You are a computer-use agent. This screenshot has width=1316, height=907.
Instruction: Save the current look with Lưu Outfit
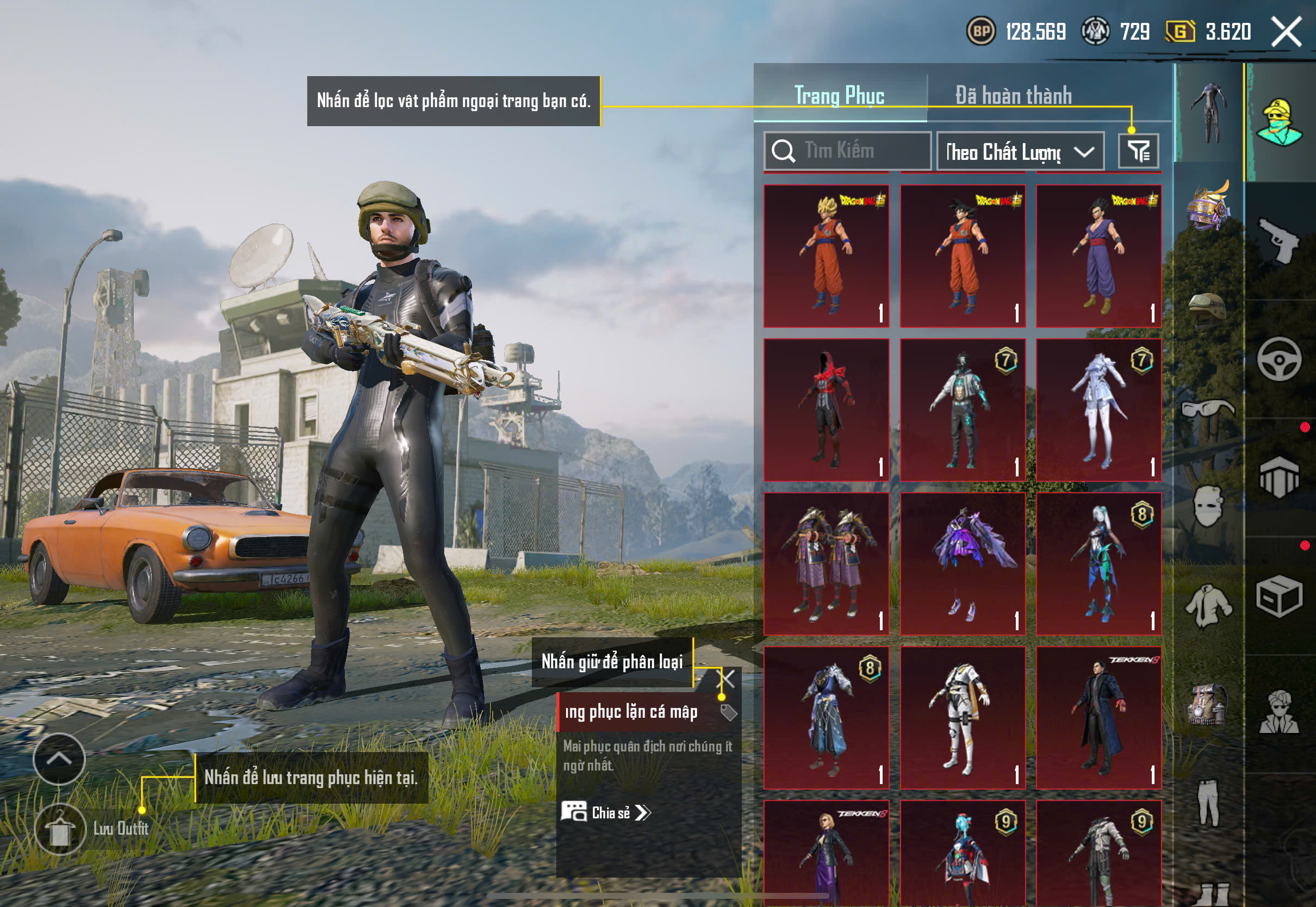(x=60, y=829)
